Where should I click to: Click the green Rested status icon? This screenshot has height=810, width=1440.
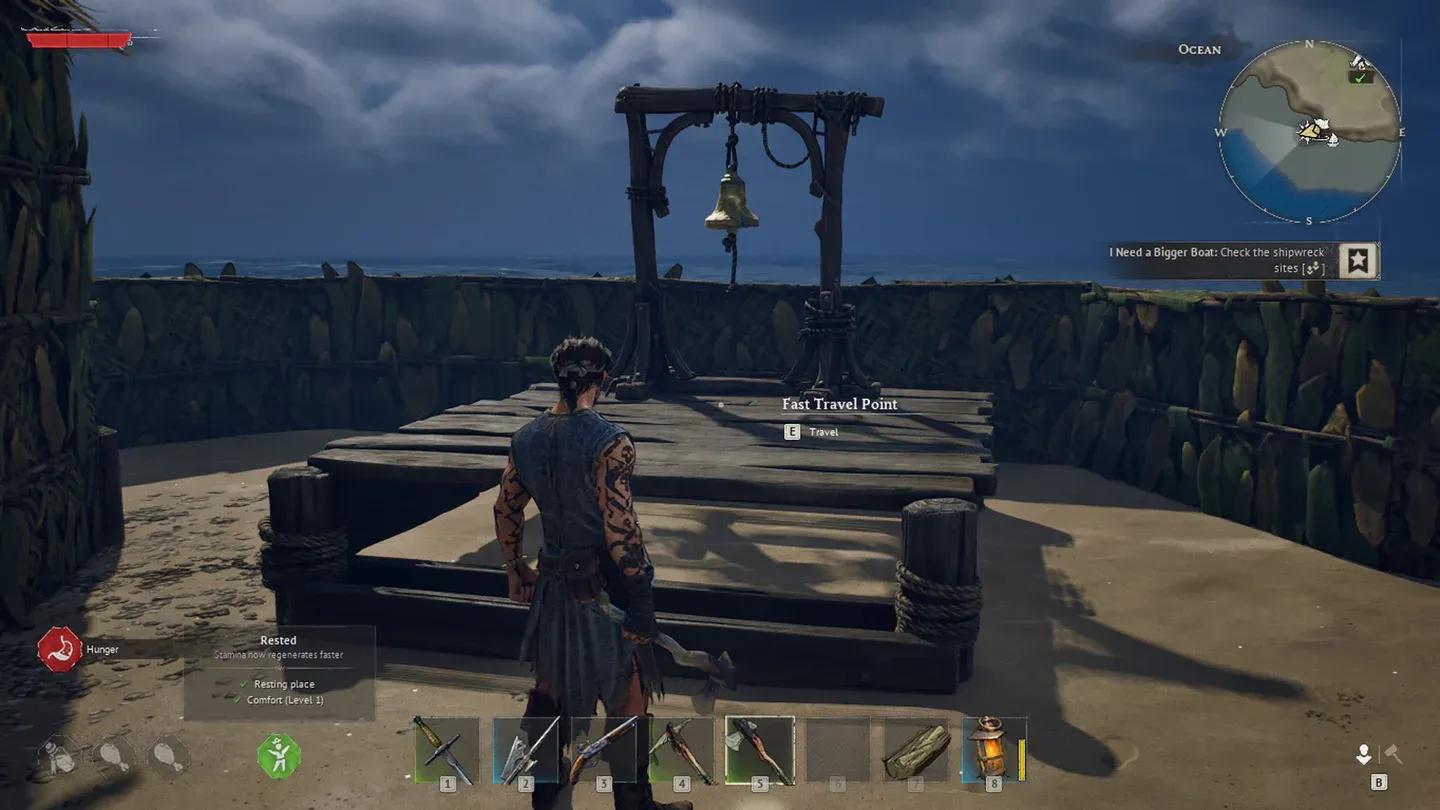pyautogui.click(x=278, y=757)
